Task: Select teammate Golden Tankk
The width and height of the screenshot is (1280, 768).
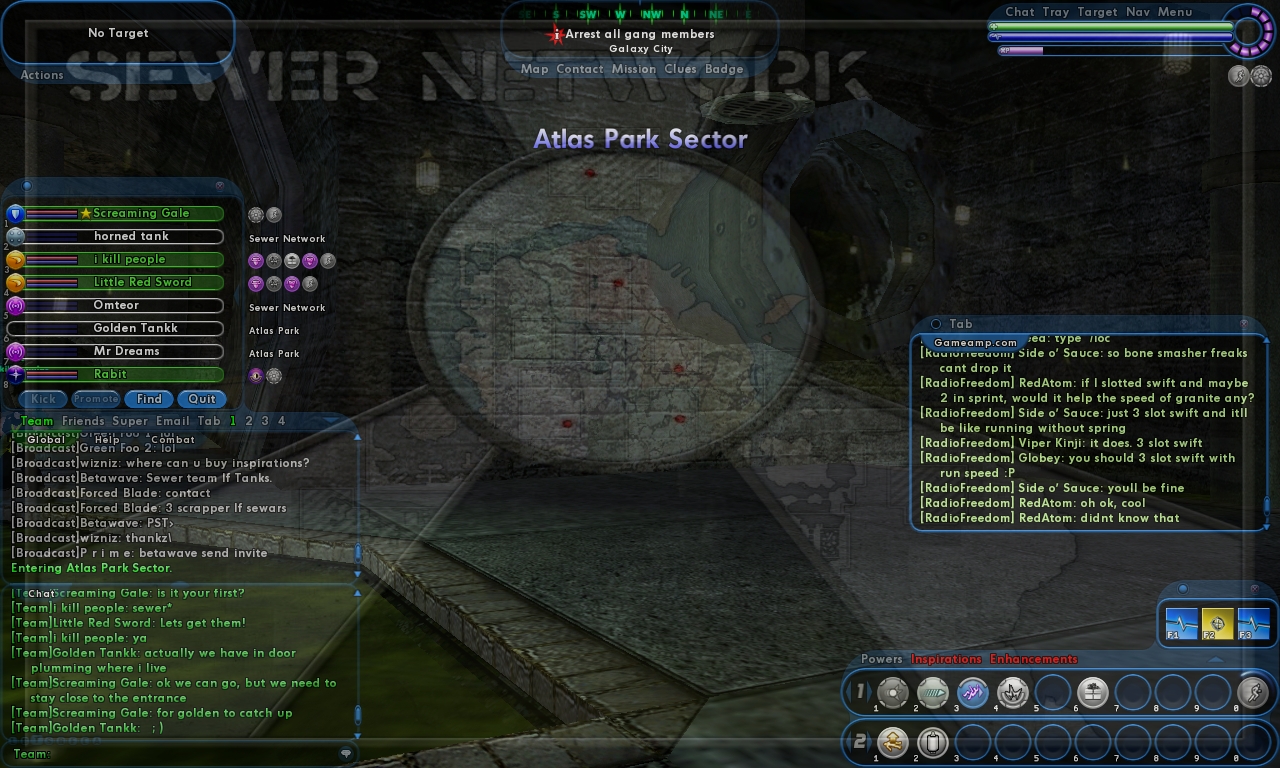Action: click(135, 328)
